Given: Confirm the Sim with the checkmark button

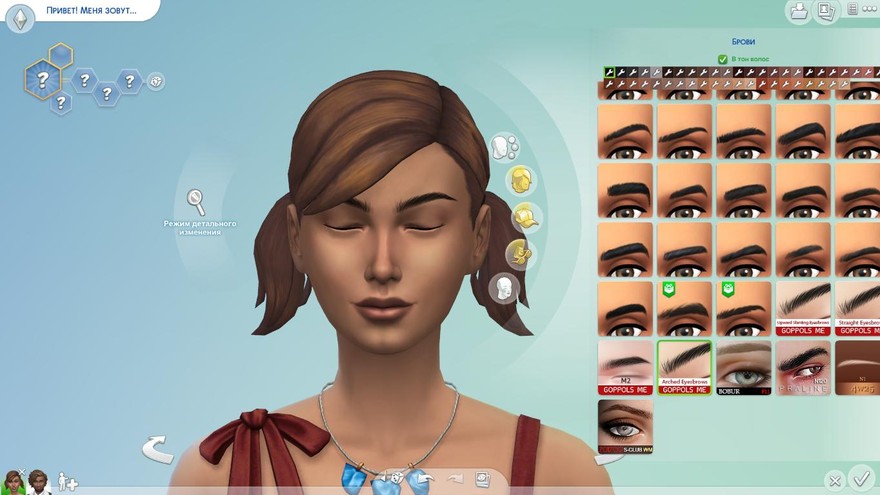Looking at the screenshot, I should click(x=860, y=478).
